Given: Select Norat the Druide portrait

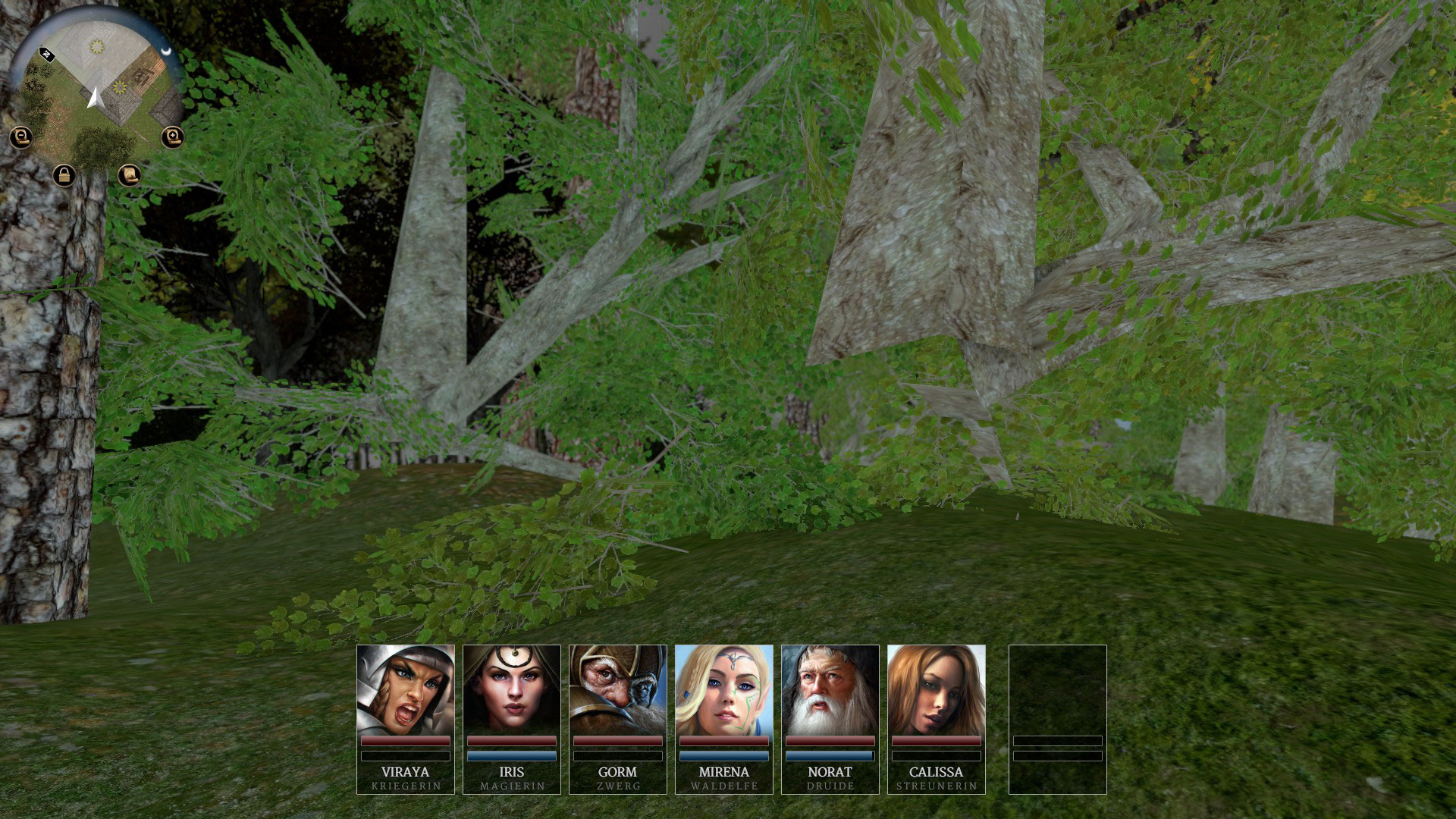Looking at the screenshot, I should pos(830,690).
